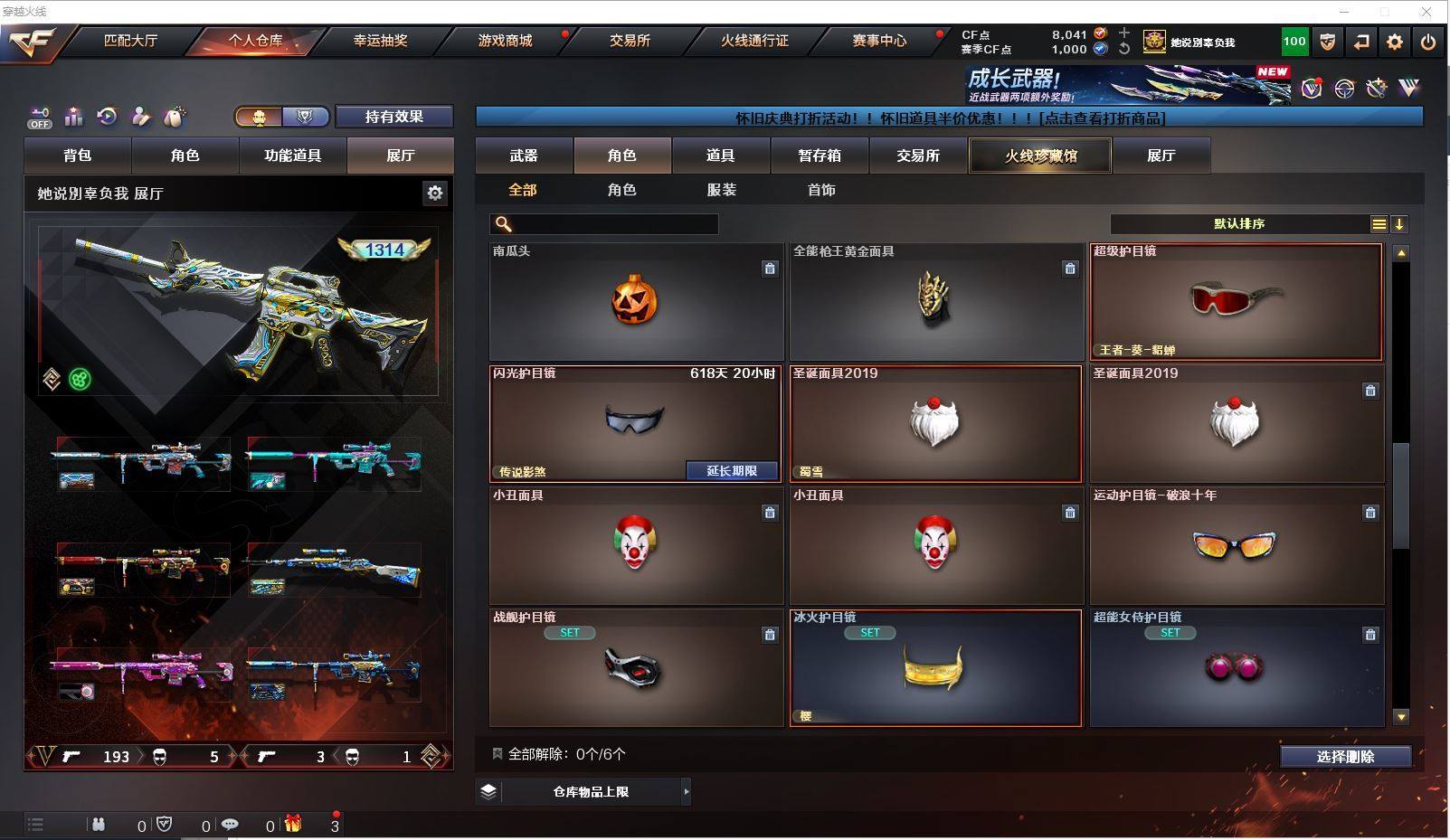Screen dimensions: 1450x840
Task: Filter by 首饰 accessories sub-tab
Action: point(821,190)
